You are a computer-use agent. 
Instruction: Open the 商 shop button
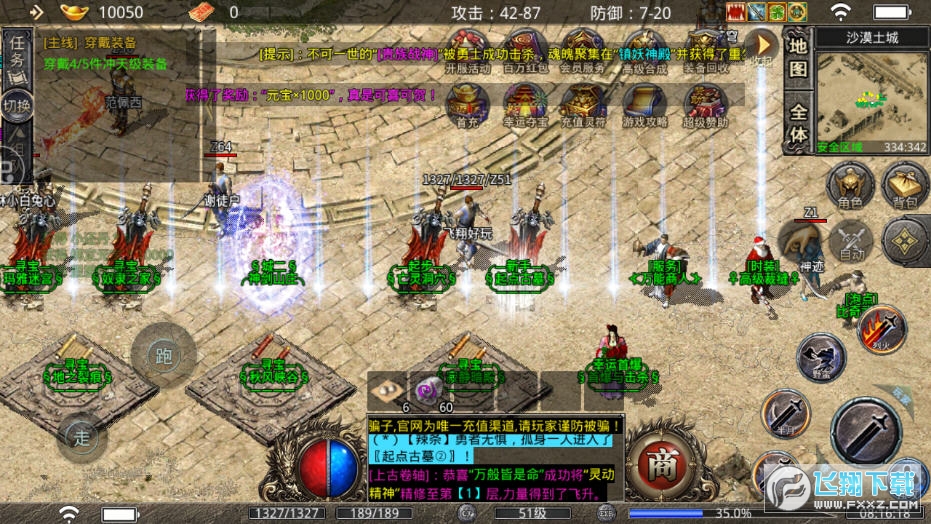(660, 465)
